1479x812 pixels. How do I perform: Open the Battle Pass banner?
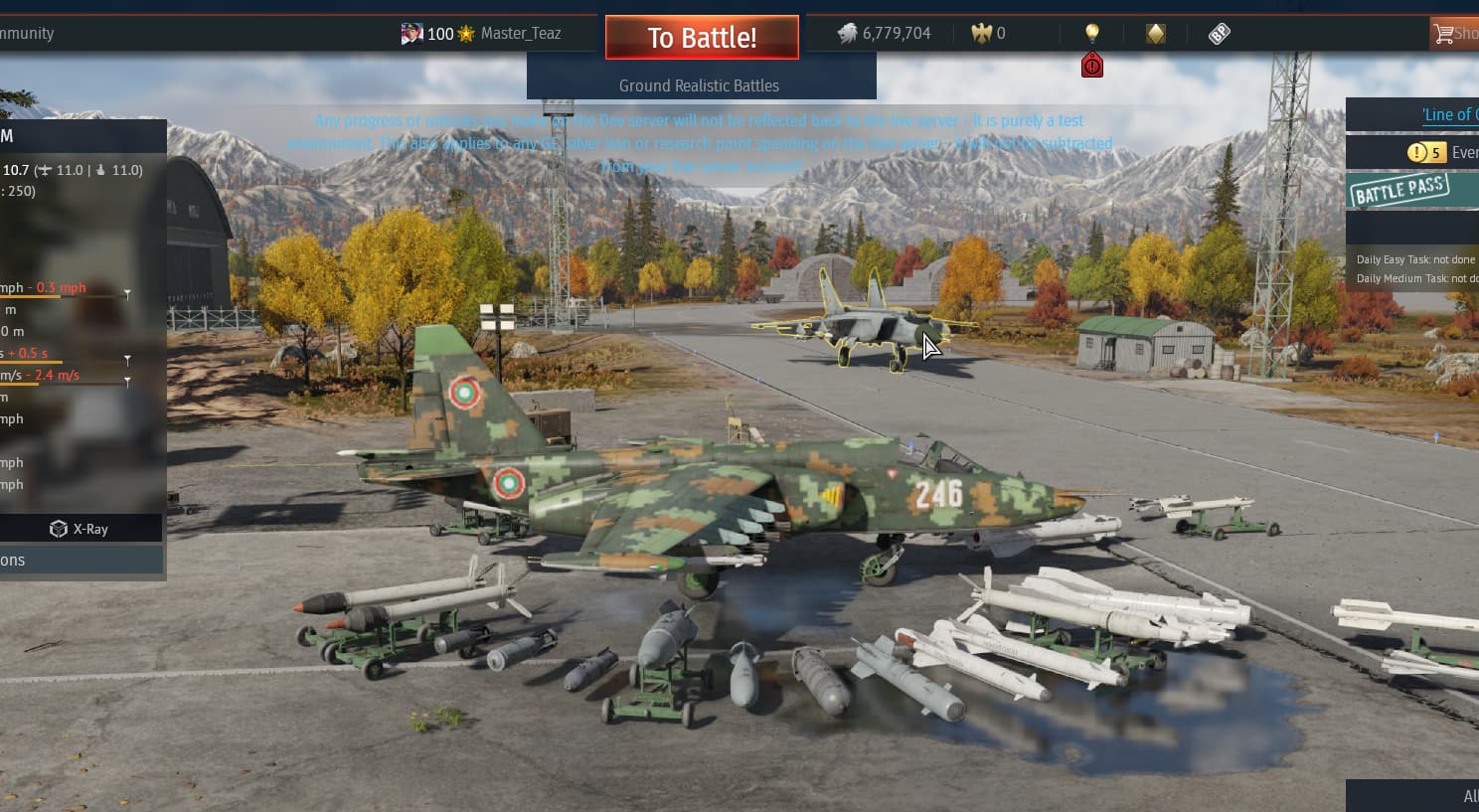click(1399, 190)
